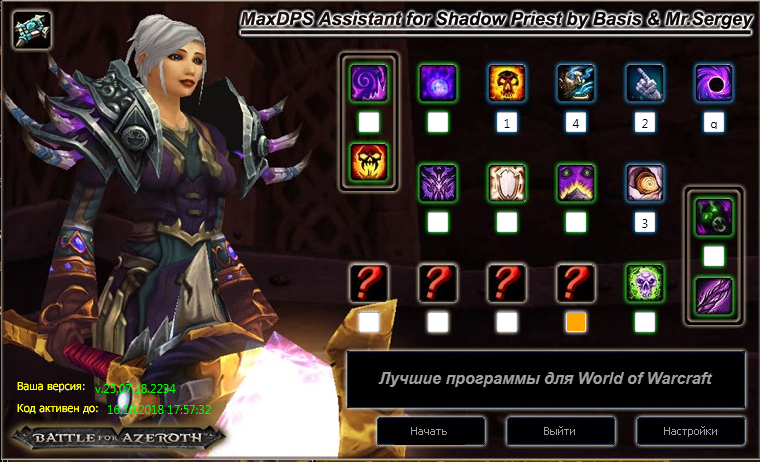Click the orange filled key box
760x462 pixels.
point(575,322)
